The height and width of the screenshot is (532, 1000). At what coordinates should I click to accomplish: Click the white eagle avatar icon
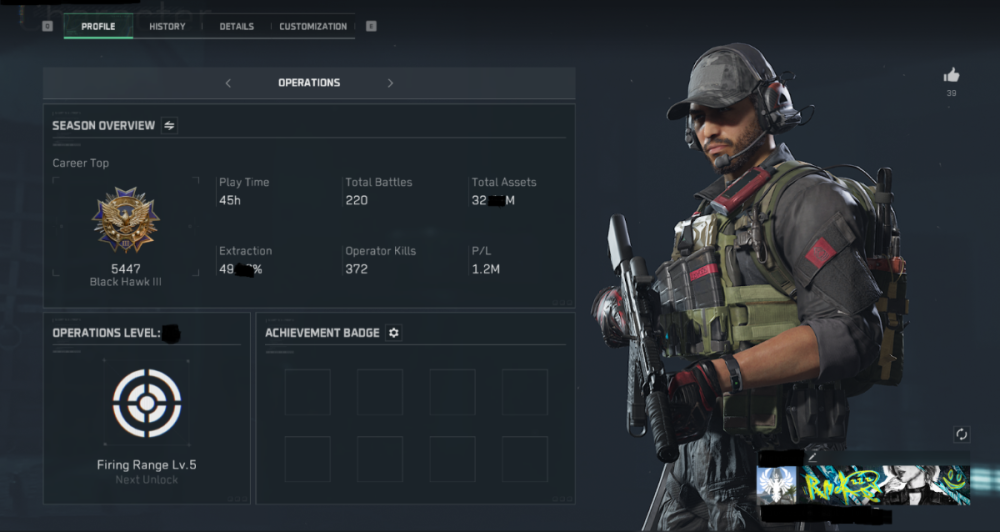coord(777,484)
